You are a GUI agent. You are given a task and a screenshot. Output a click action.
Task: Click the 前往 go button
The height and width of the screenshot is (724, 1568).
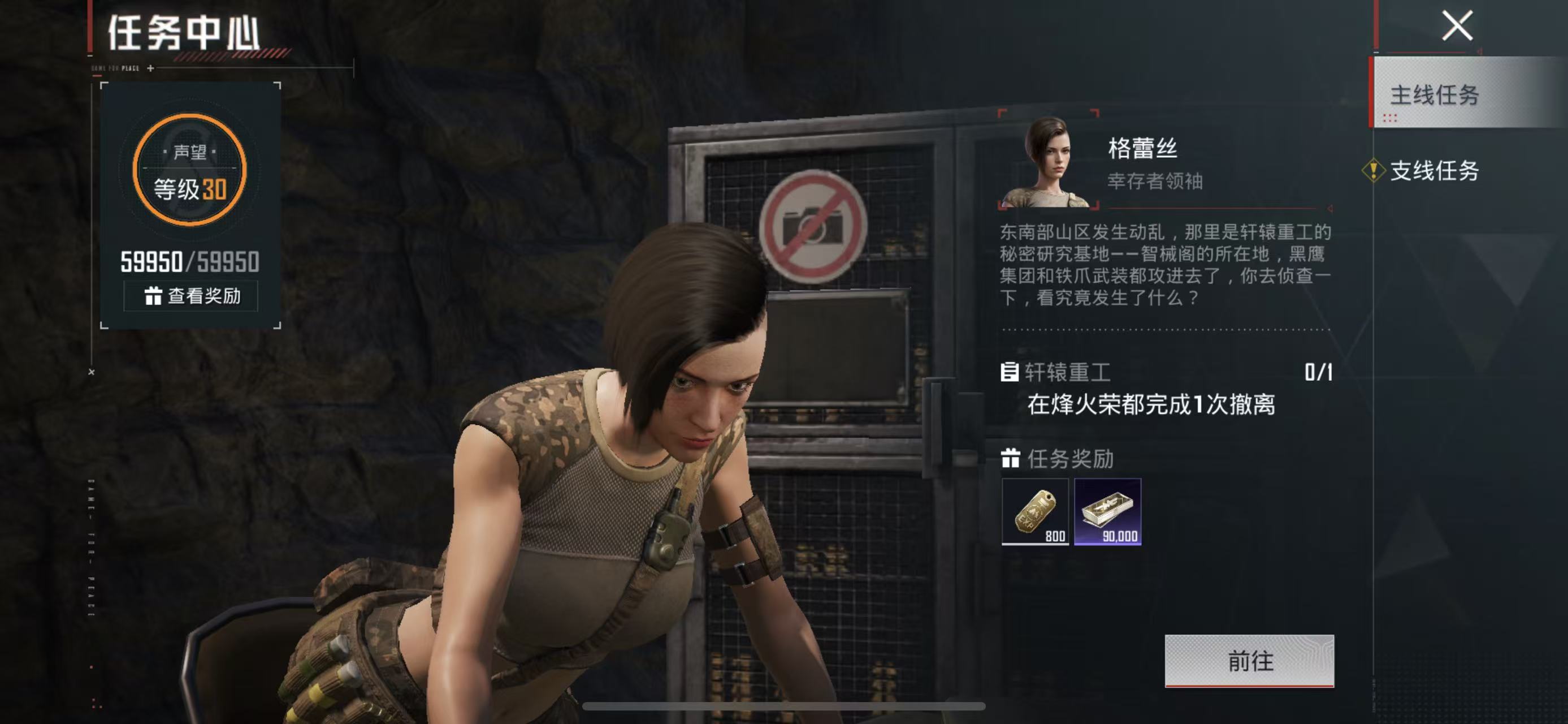coord(1249,661)
